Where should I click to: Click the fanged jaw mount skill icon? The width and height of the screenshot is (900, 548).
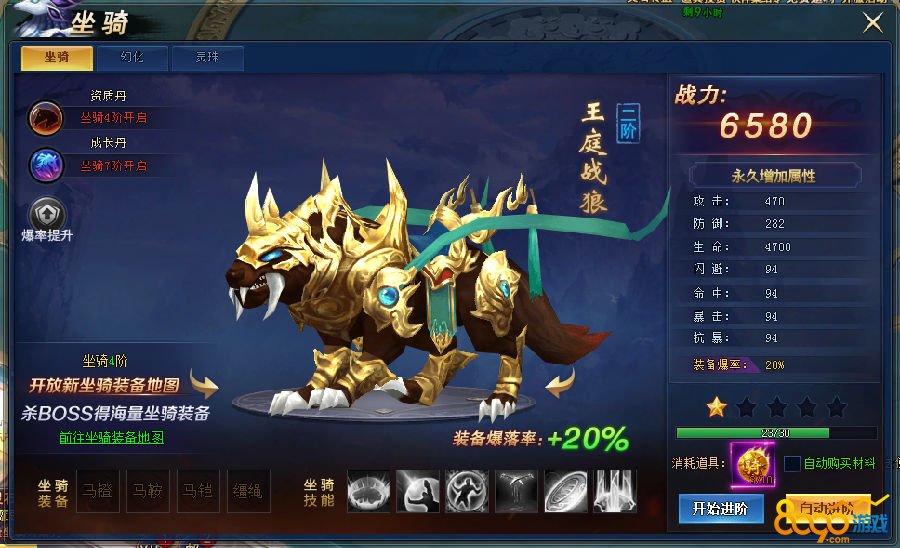(x=369, y=491)
